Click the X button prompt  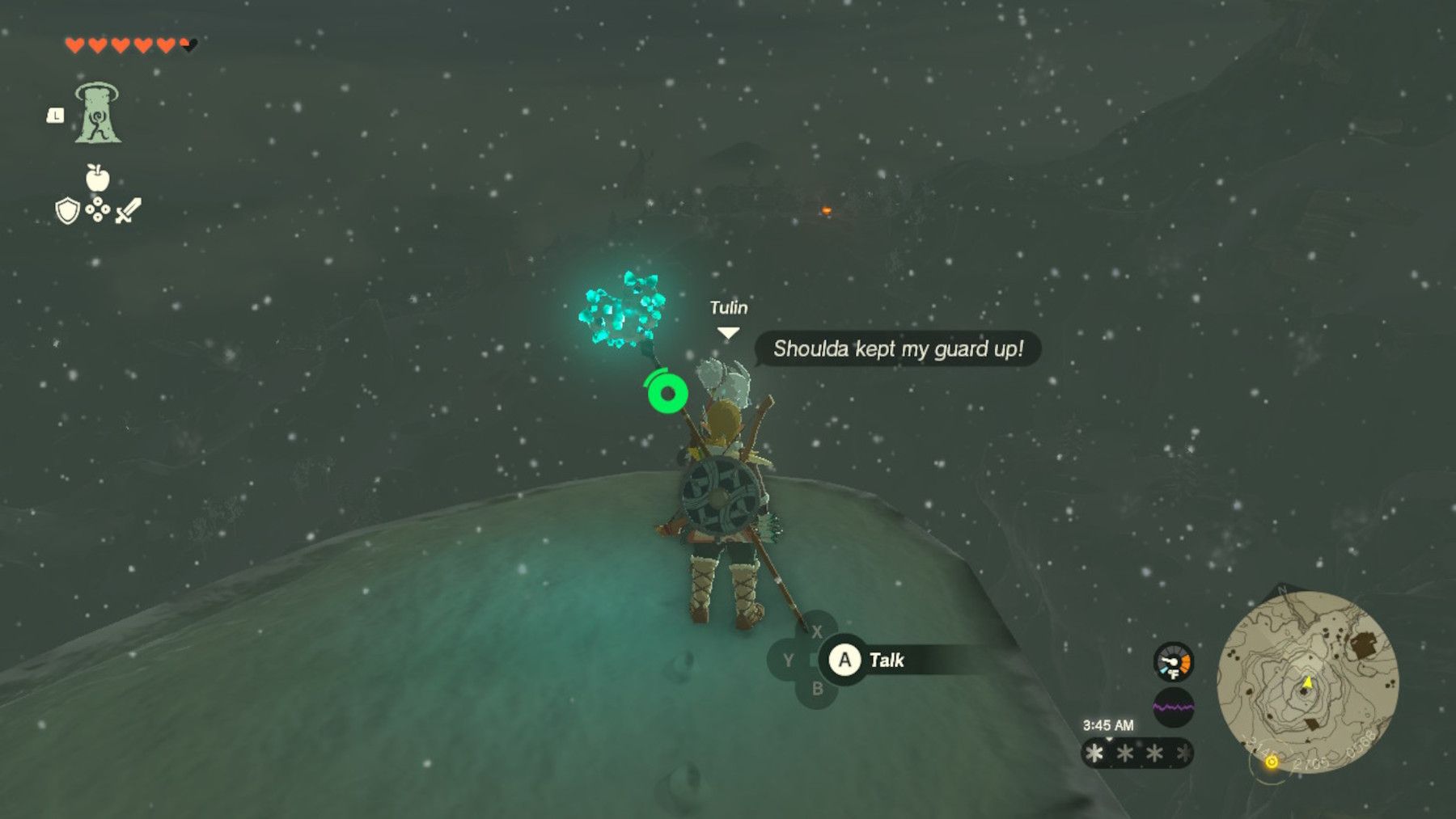click(818, 631)
